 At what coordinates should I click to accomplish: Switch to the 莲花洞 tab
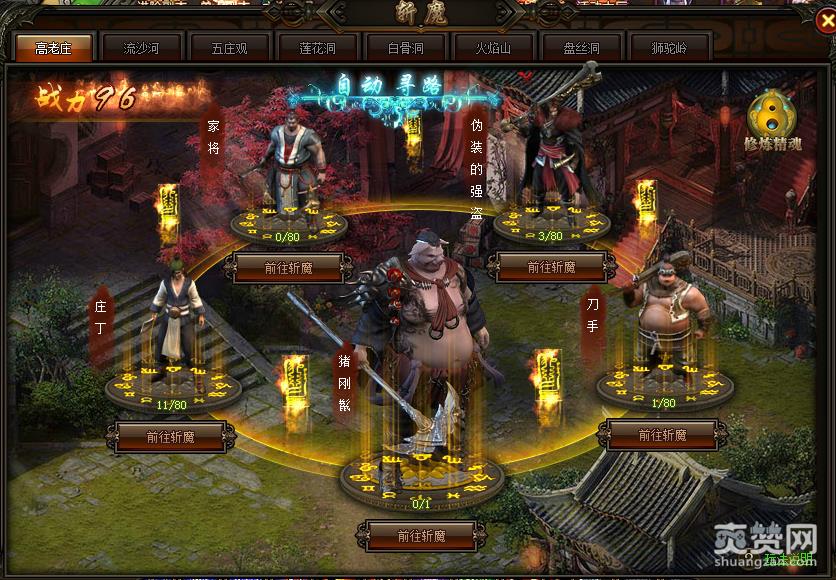[x=318, y=47]
